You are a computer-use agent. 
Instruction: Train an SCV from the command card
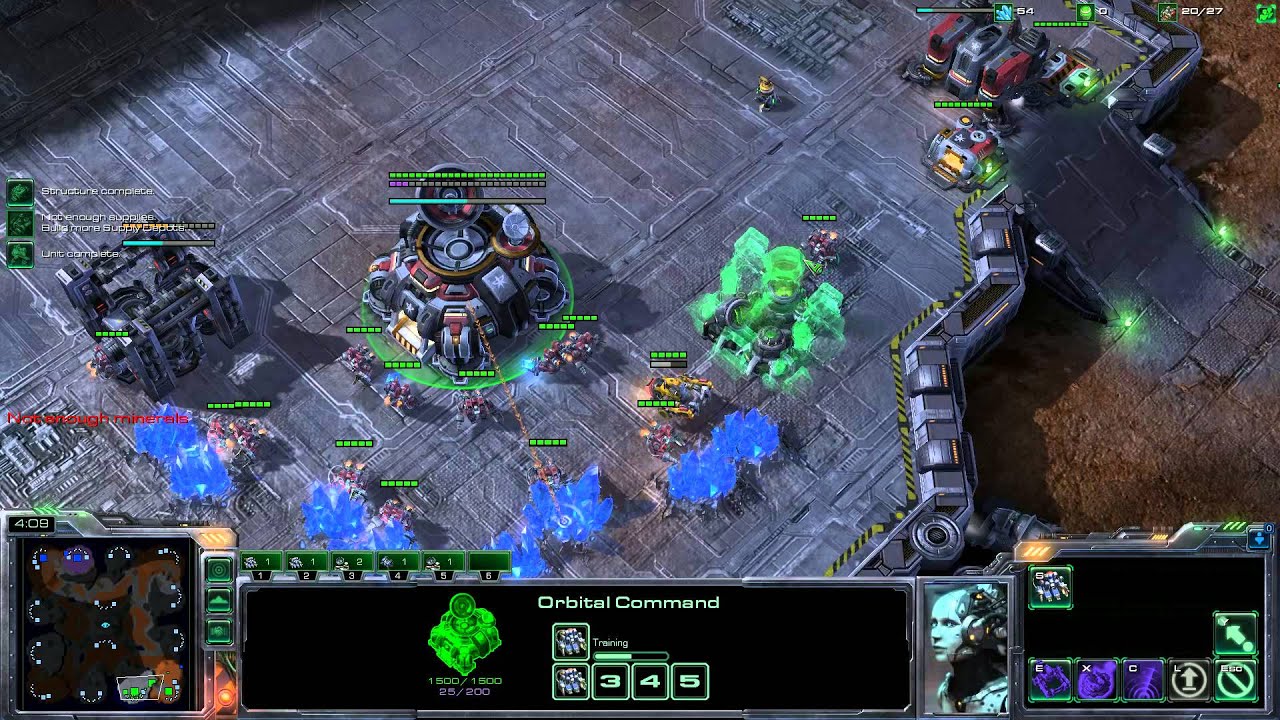[x=1050, y=588]
